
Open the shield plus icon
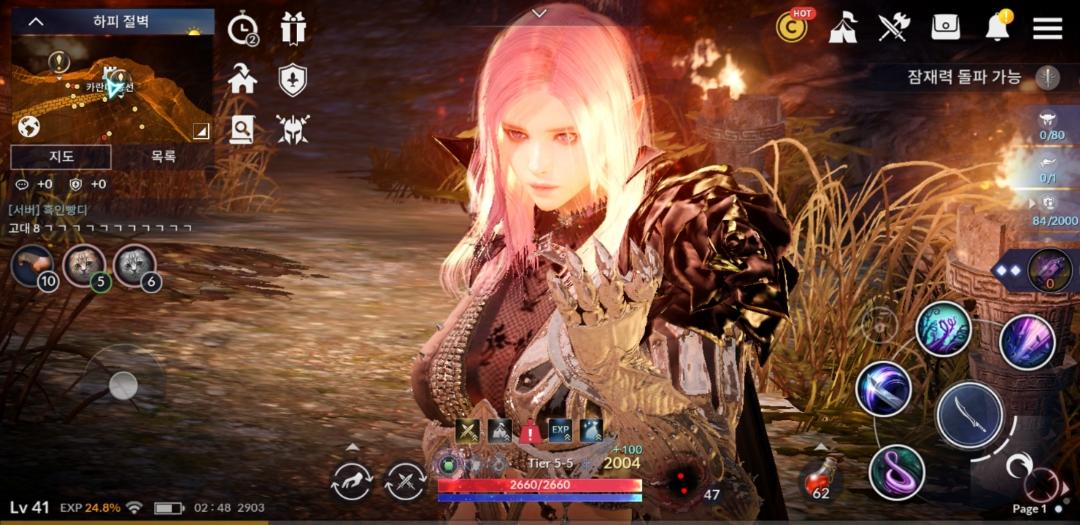292,80
